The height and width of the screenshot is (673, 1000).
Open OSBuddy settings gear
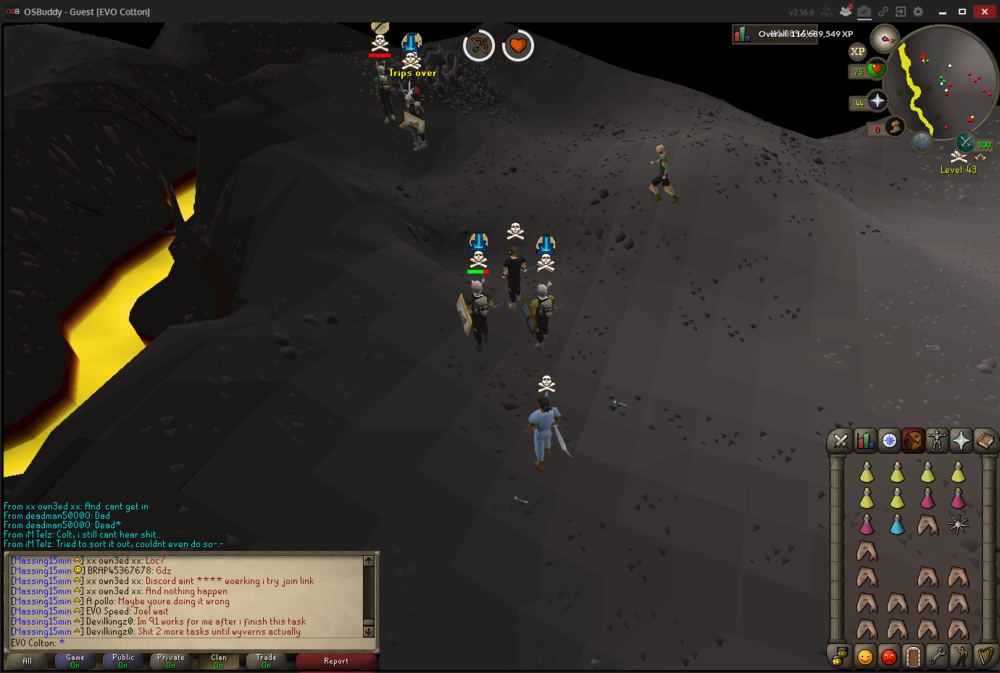click(919, 12)
